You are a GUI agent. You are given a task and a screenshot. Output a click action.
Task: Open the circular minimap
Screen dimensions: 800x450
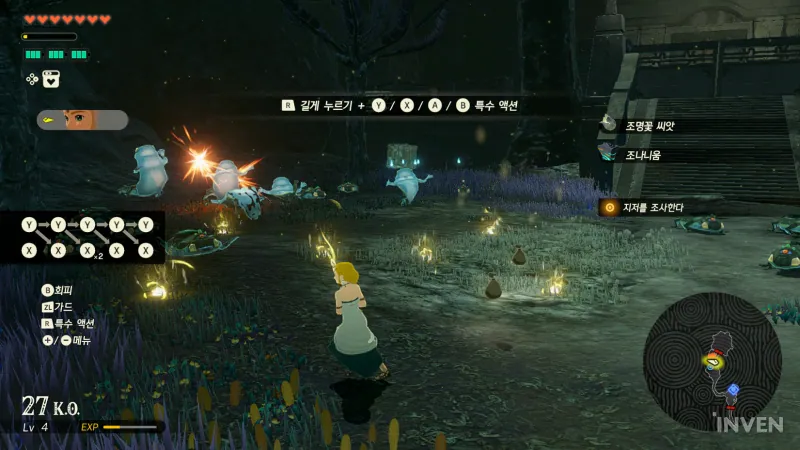coord(711,361)
